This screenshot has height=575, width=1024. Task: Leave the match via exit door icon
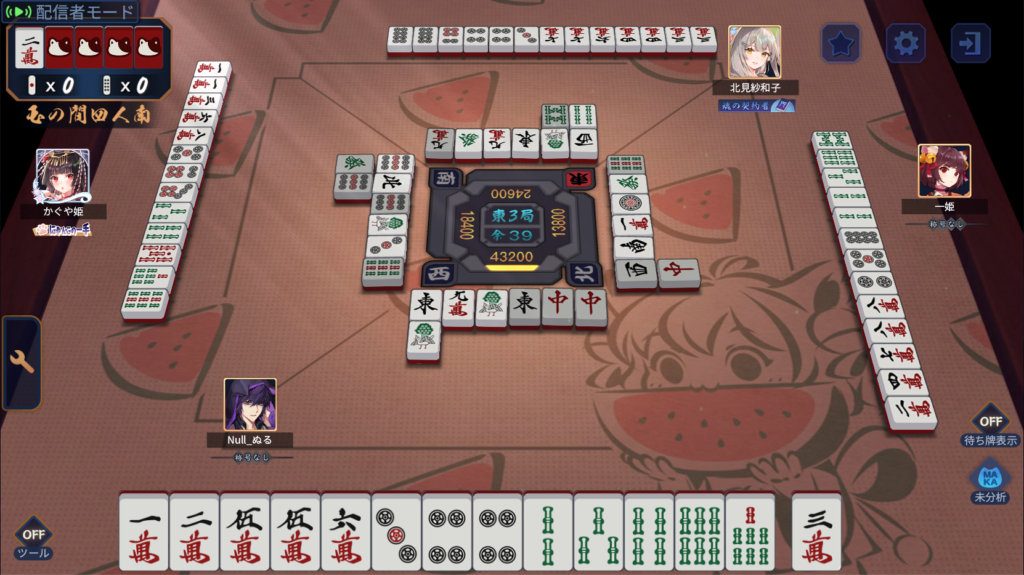pyautogui.click(x=970, y=43)
